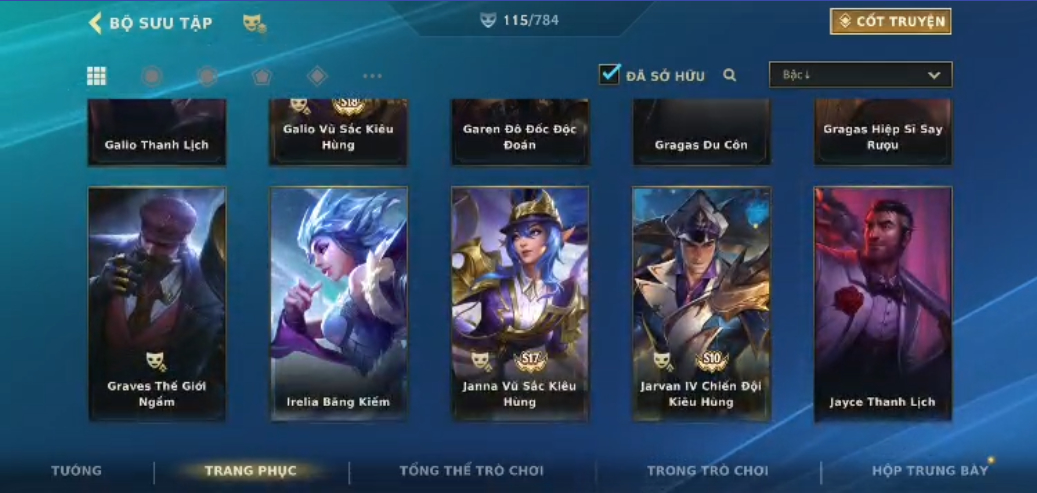Screen dimensions: 1037x493
Task: Select Jarvan IV Chiến Đội Kiêu Hùng
Action: 701,303
